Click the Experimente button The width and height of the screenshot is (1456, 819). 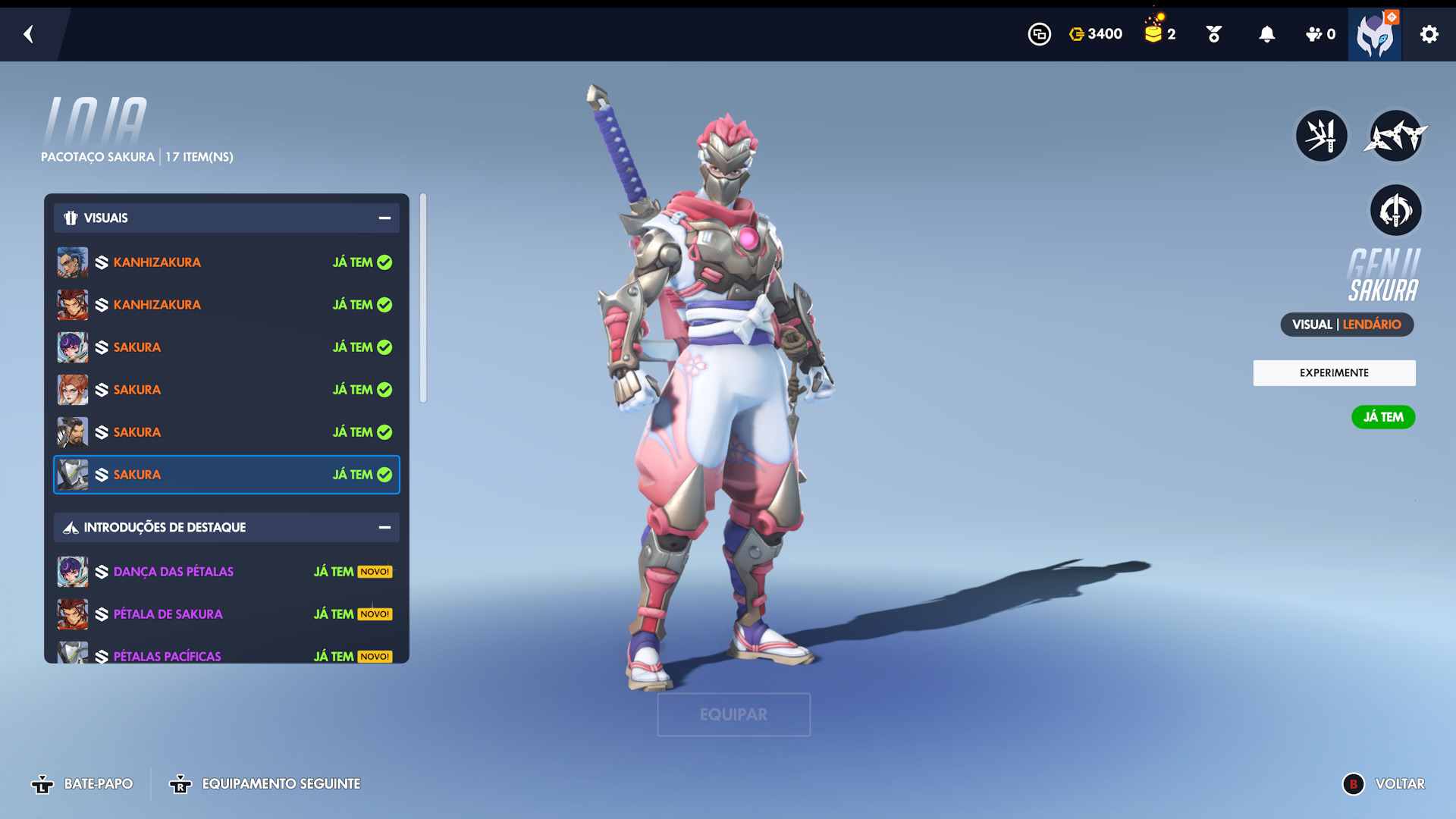coord(1334,373)
